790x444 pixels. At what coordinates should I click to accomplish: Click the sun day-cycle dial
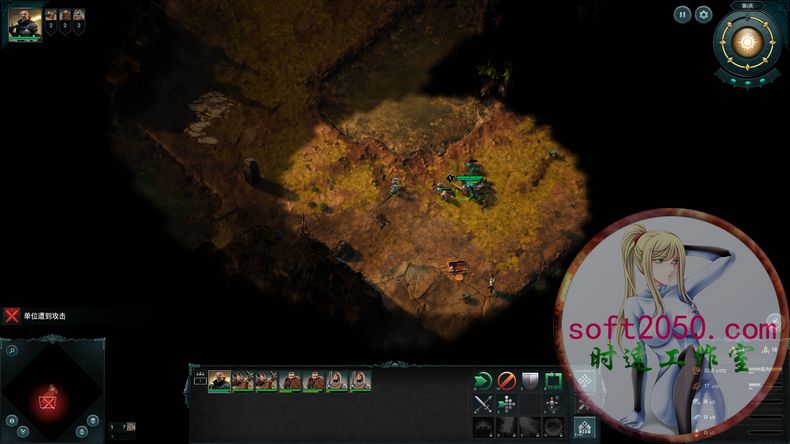(745, 42)
